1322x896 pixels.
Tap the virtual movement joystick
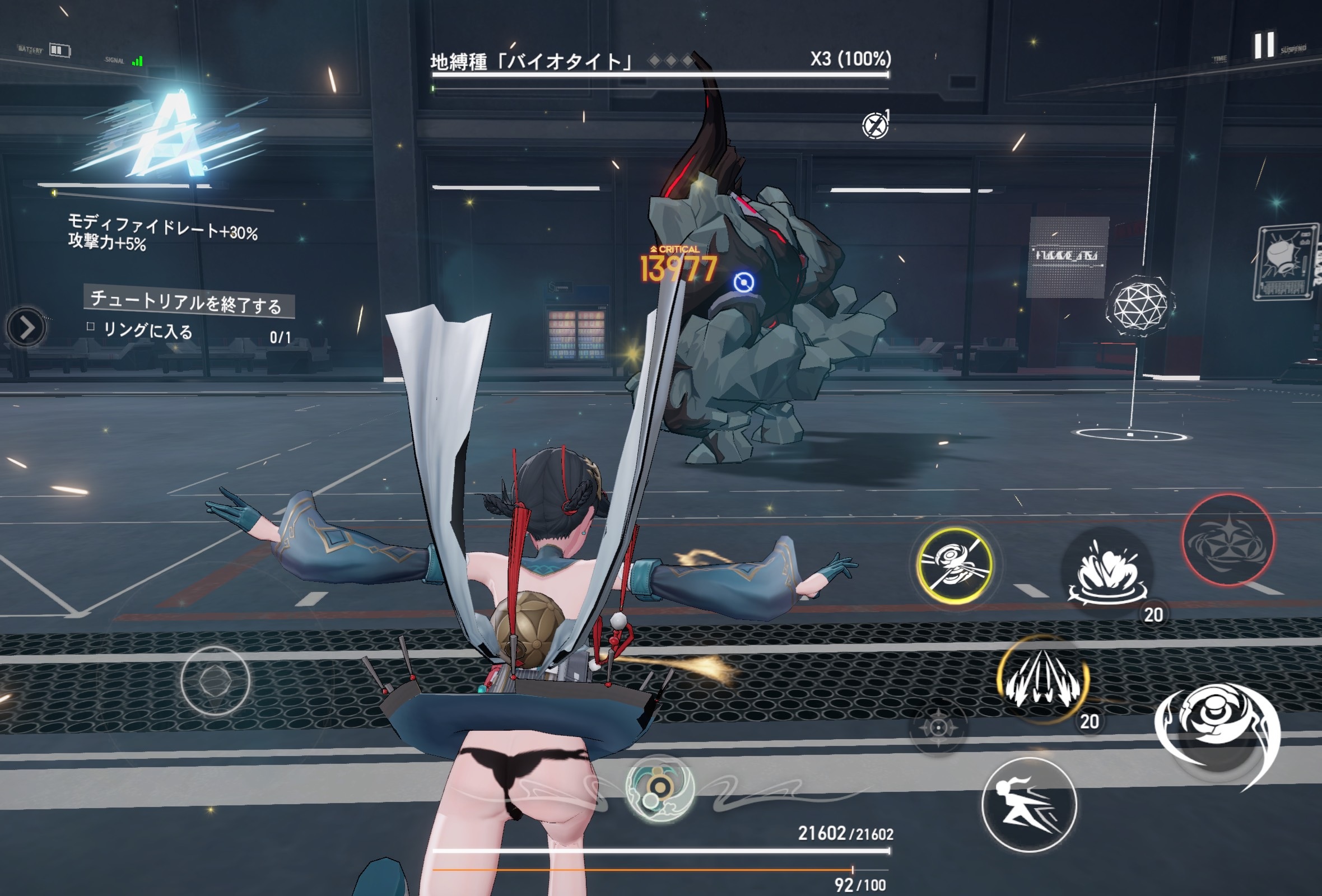[215, 680]
